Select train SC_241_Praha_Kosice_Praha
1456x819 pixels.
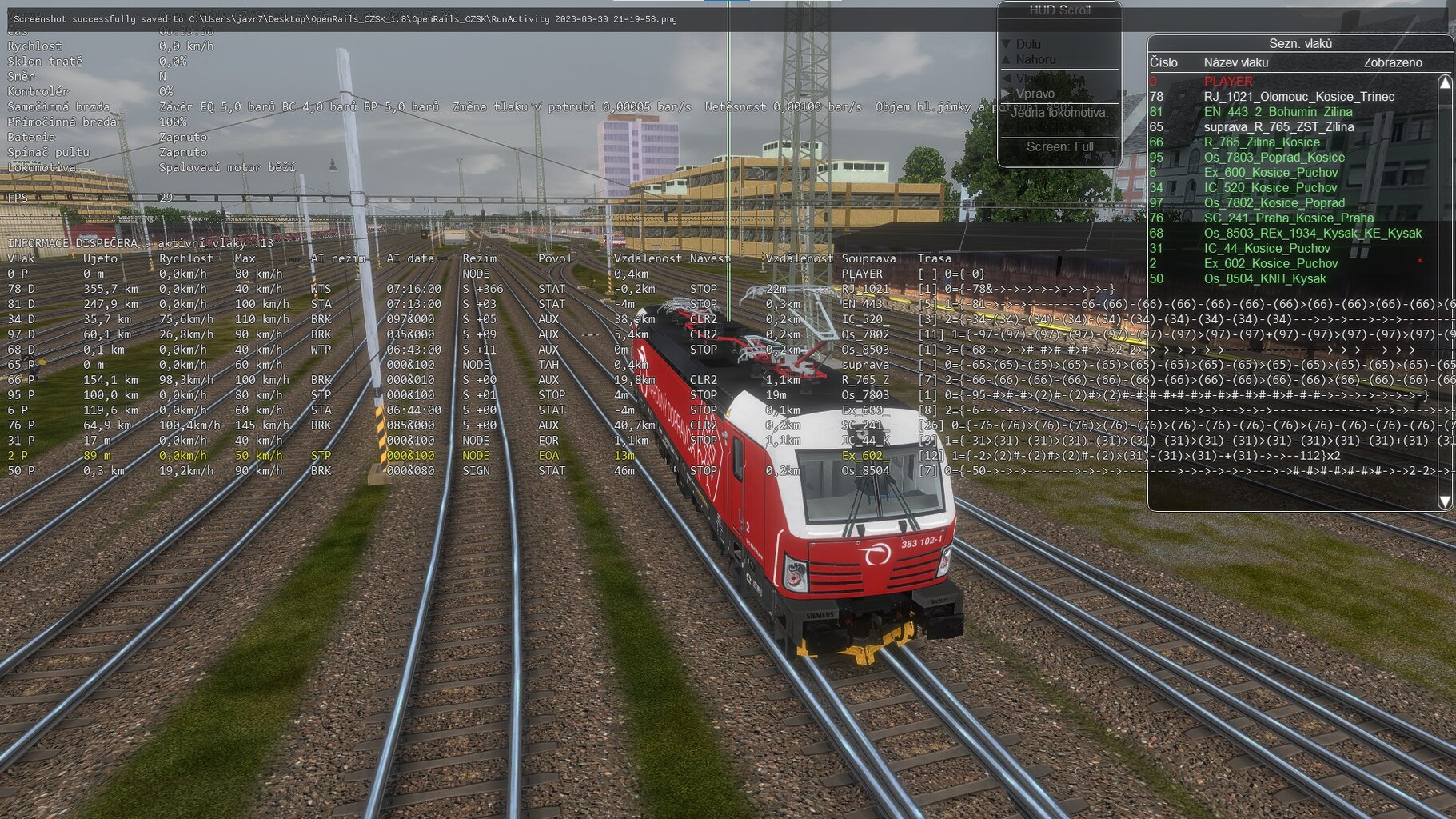(1288, 218)
